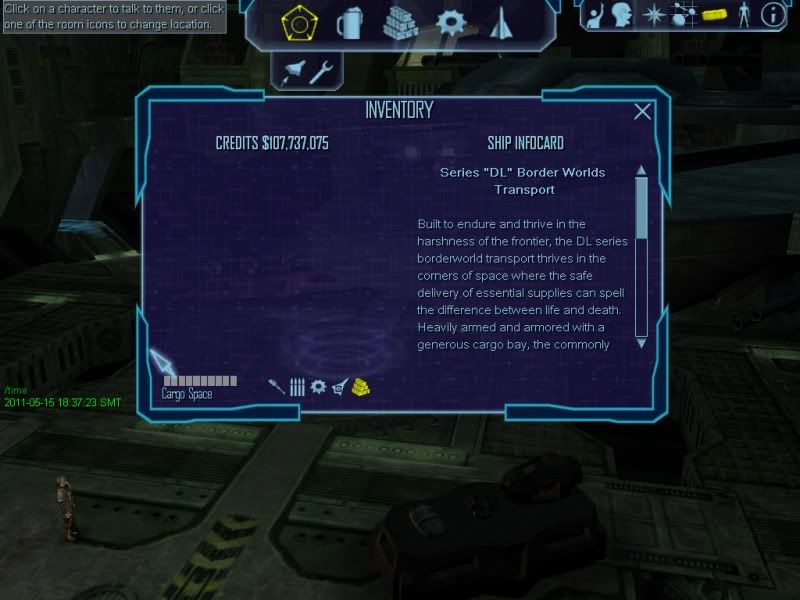The width and height of the screenshot is (800, 600).
Task: Select the yellow commodities filter
Action: [361, 387]
